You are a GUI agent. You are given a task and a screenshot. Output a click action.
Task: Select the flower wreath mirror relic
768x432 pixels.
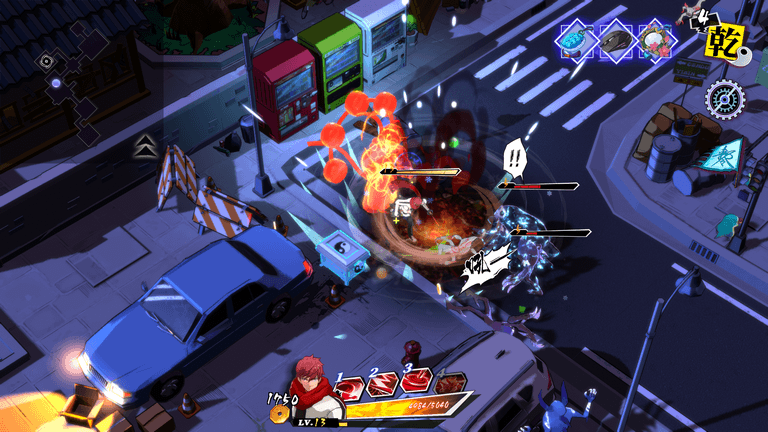click(656, 41)
